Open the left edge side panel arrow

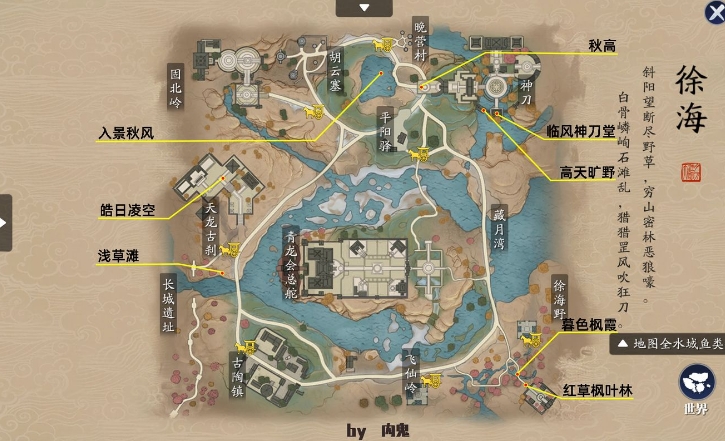coord(5,221)
